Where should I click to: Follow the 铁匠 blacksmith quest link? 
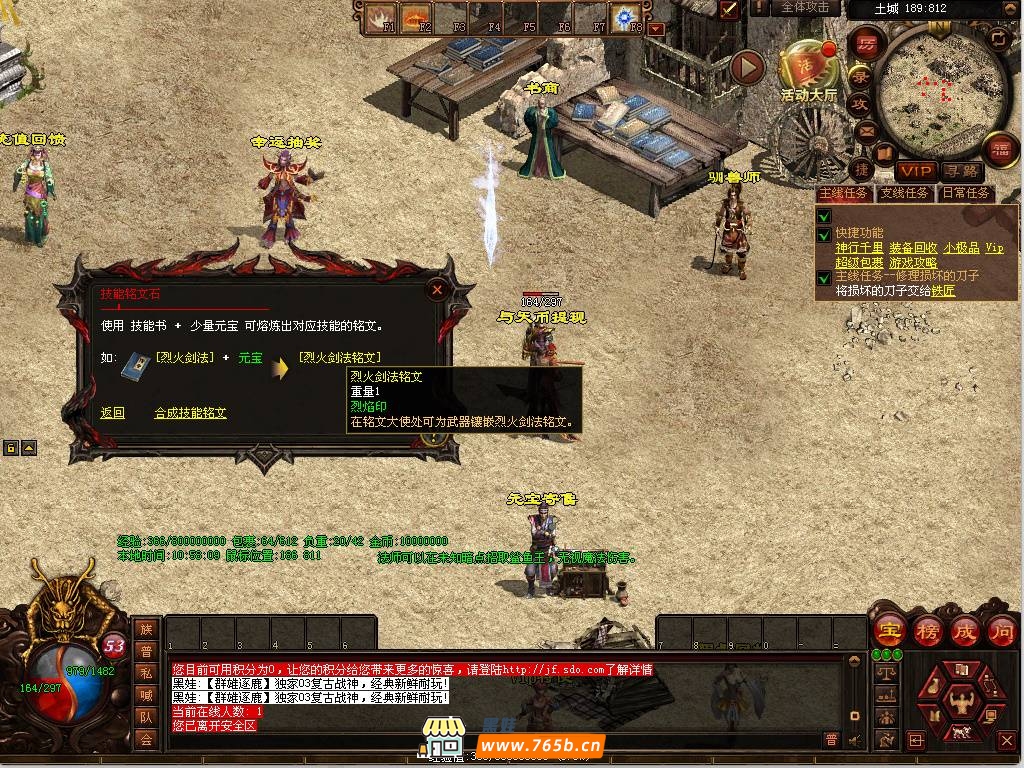pyautogui.click(x=943, y=291)
